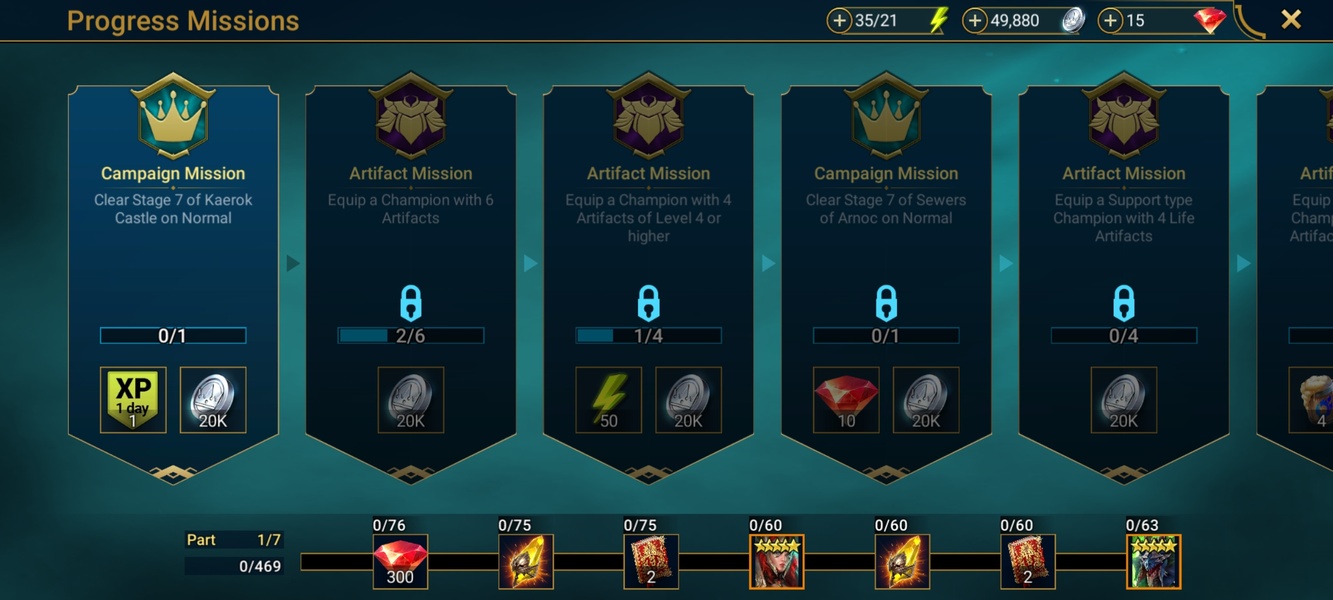View the 10 gems reward icon
The width and height of the screenshot is (1333, 600).
tap(847, 400)
